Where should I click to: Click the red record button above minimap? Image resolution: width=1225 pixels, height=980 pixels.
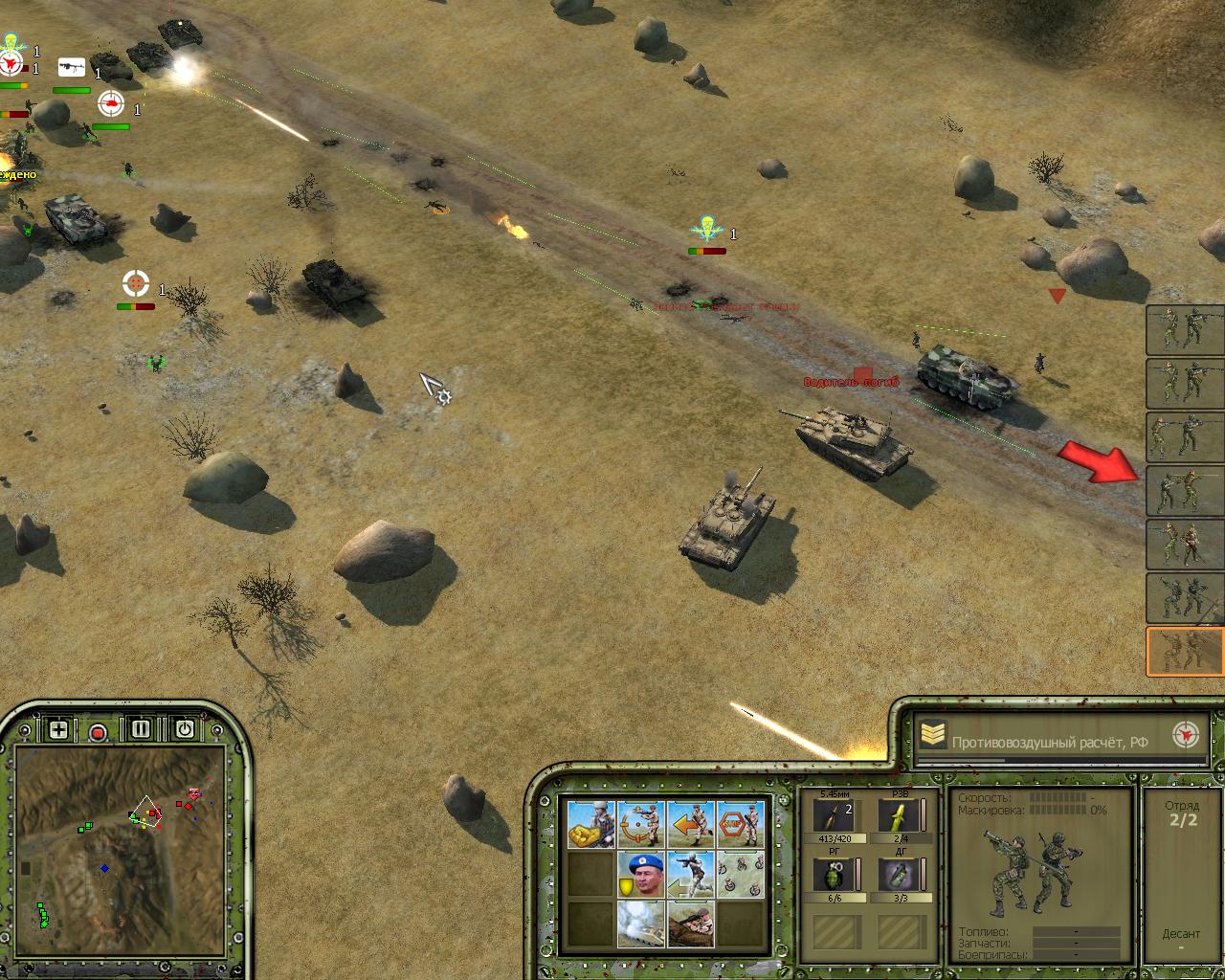pyautogui.click(x=98, y=732)
